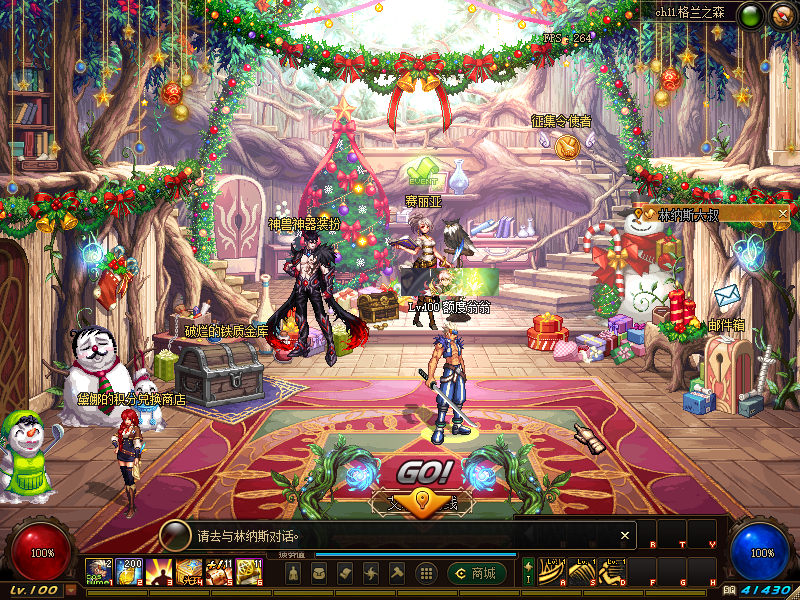Toggle the skill bar switch button

pyautogui.click(x=528, y=572)
